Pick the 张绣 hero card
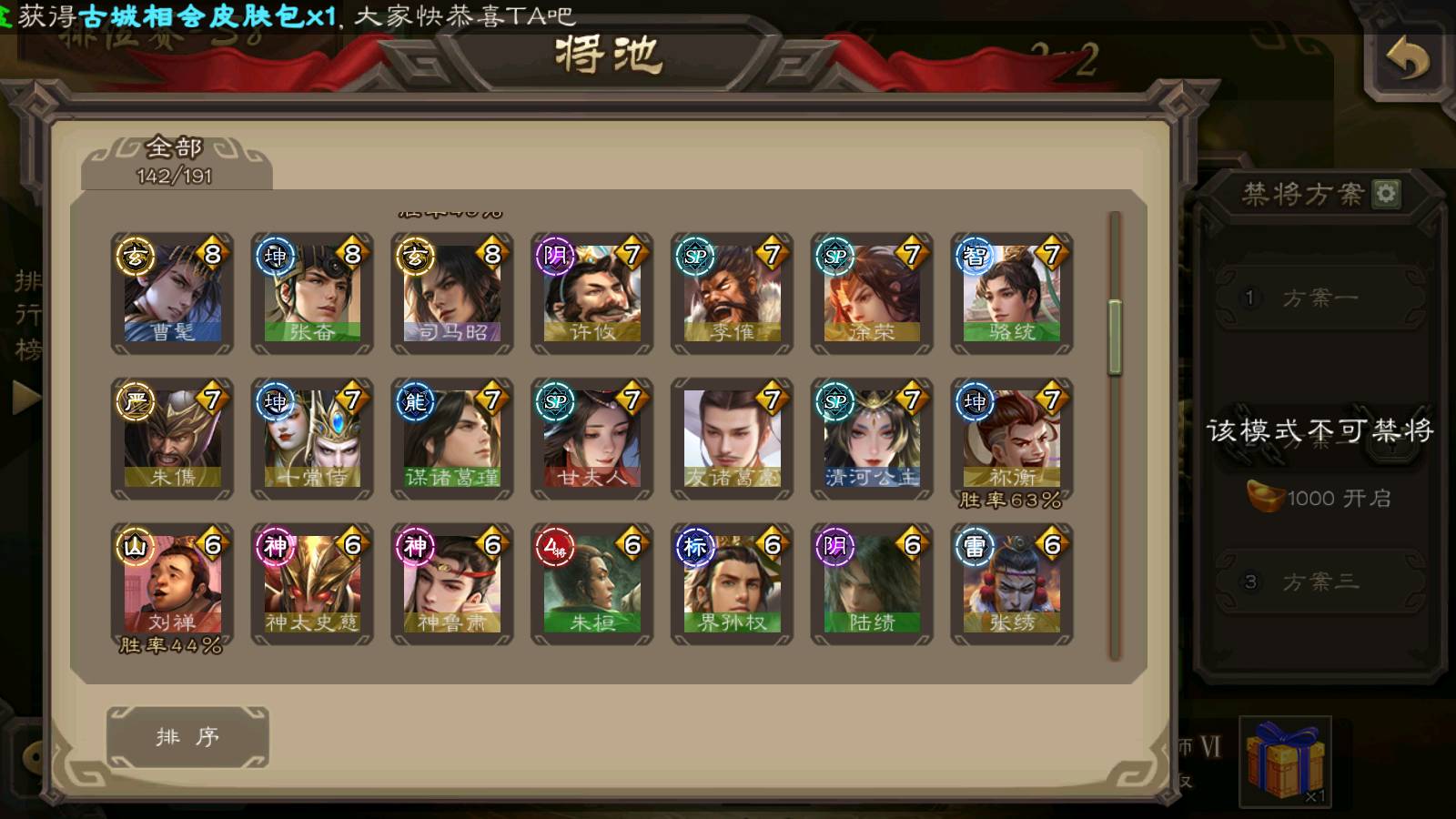The image size is (1456, 819). [1012, 583]
